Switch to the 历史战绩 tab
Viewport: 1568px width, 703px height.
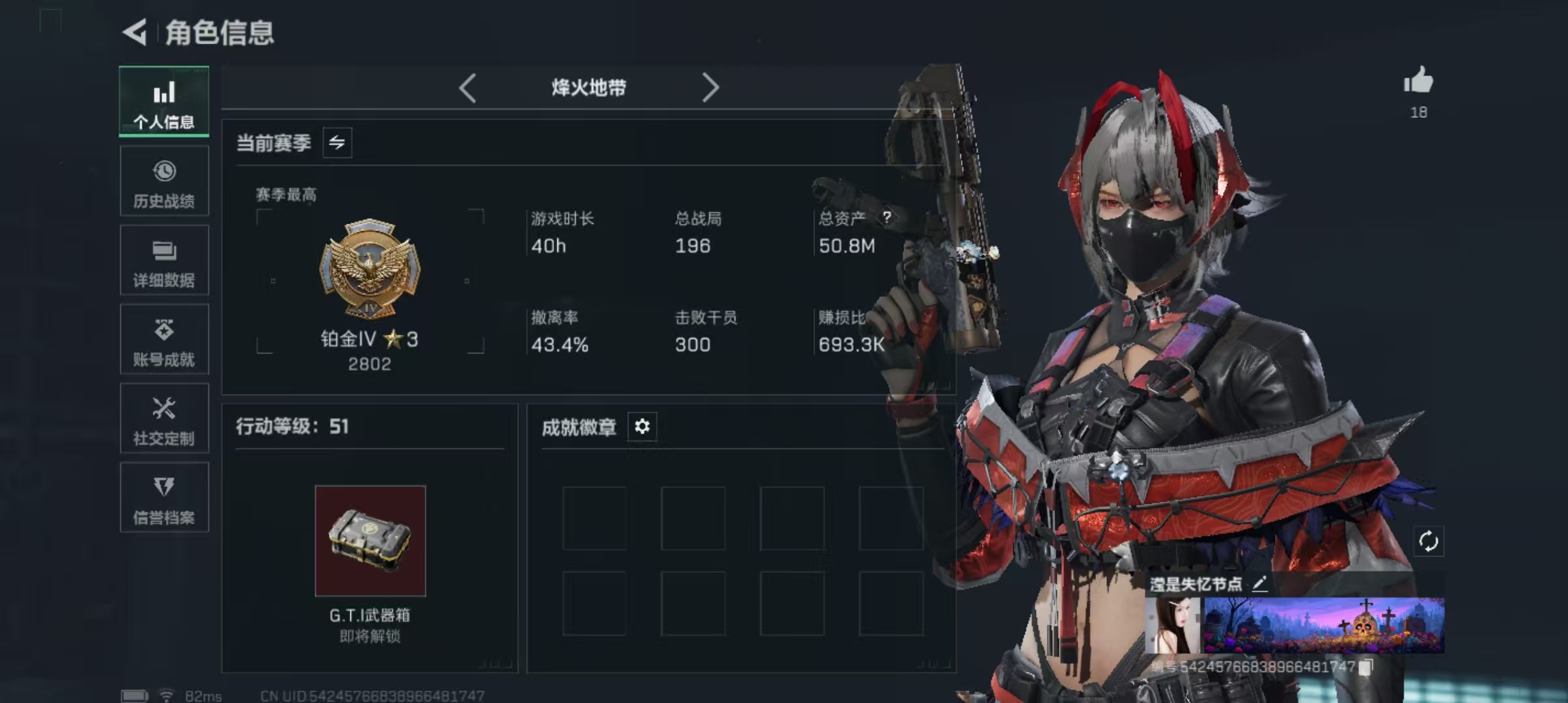(x=164, y=181)
